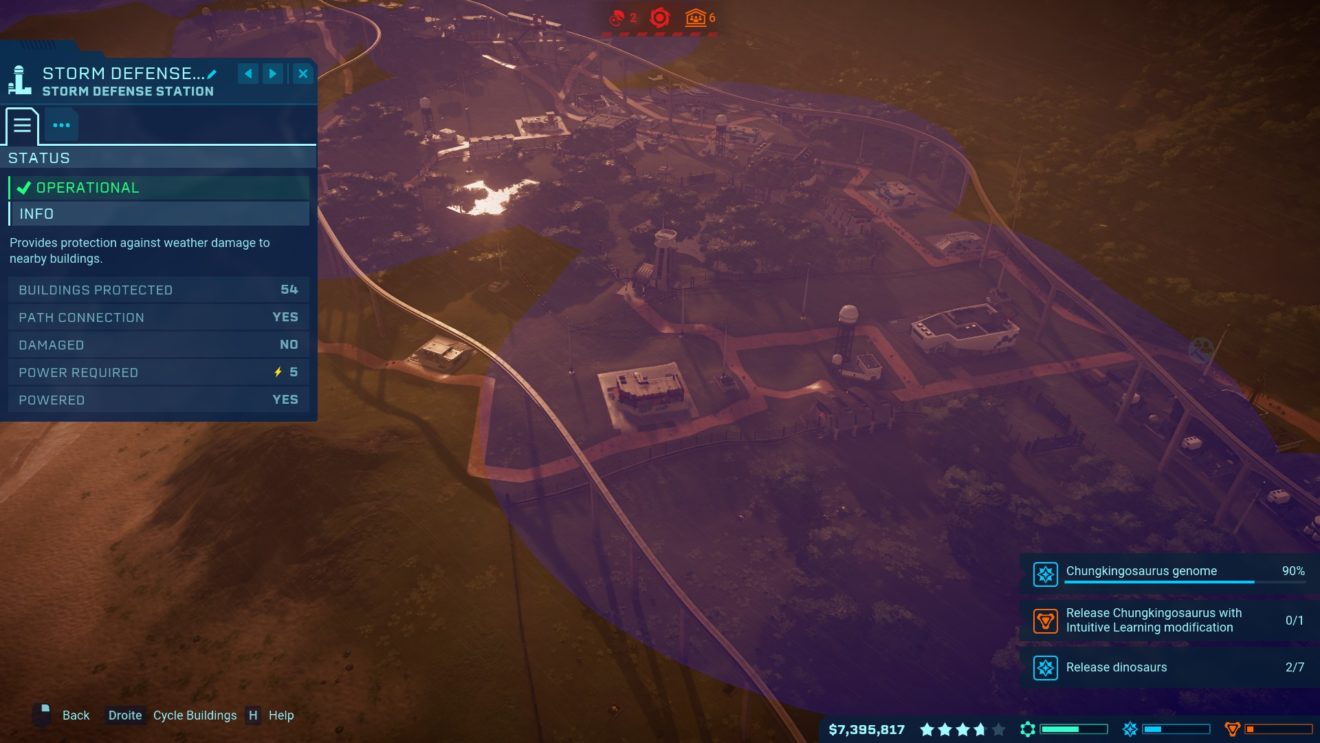Switch to the three-dots options tab
Screen dimensions: 1320x743
61,125
